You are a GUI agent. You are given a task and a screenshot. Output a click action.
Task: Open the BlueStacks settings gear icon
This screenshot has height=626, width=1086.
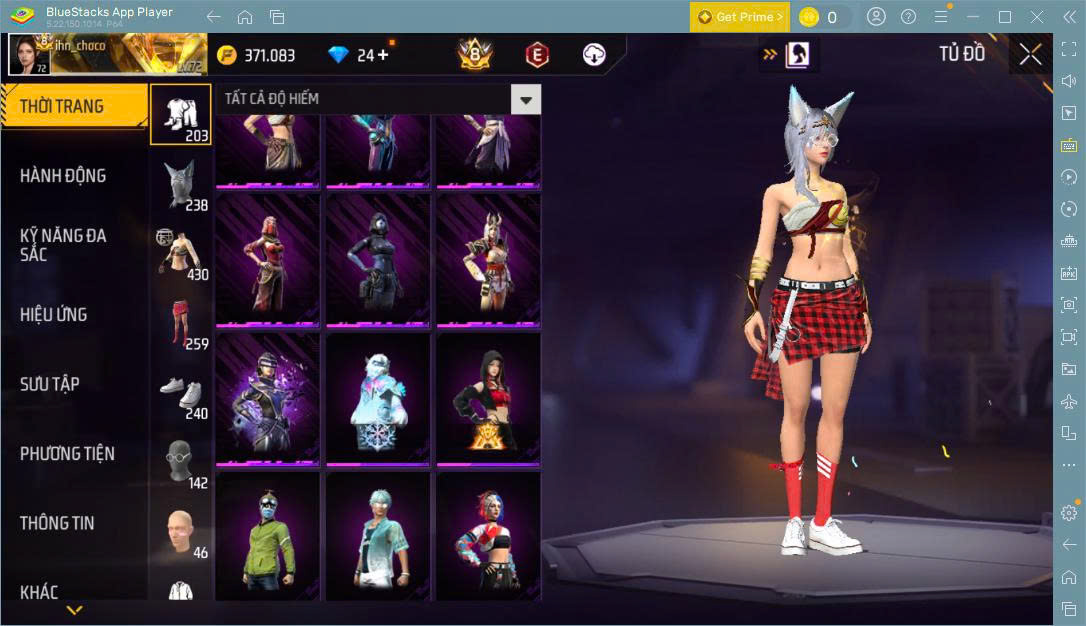[1069, 512]
